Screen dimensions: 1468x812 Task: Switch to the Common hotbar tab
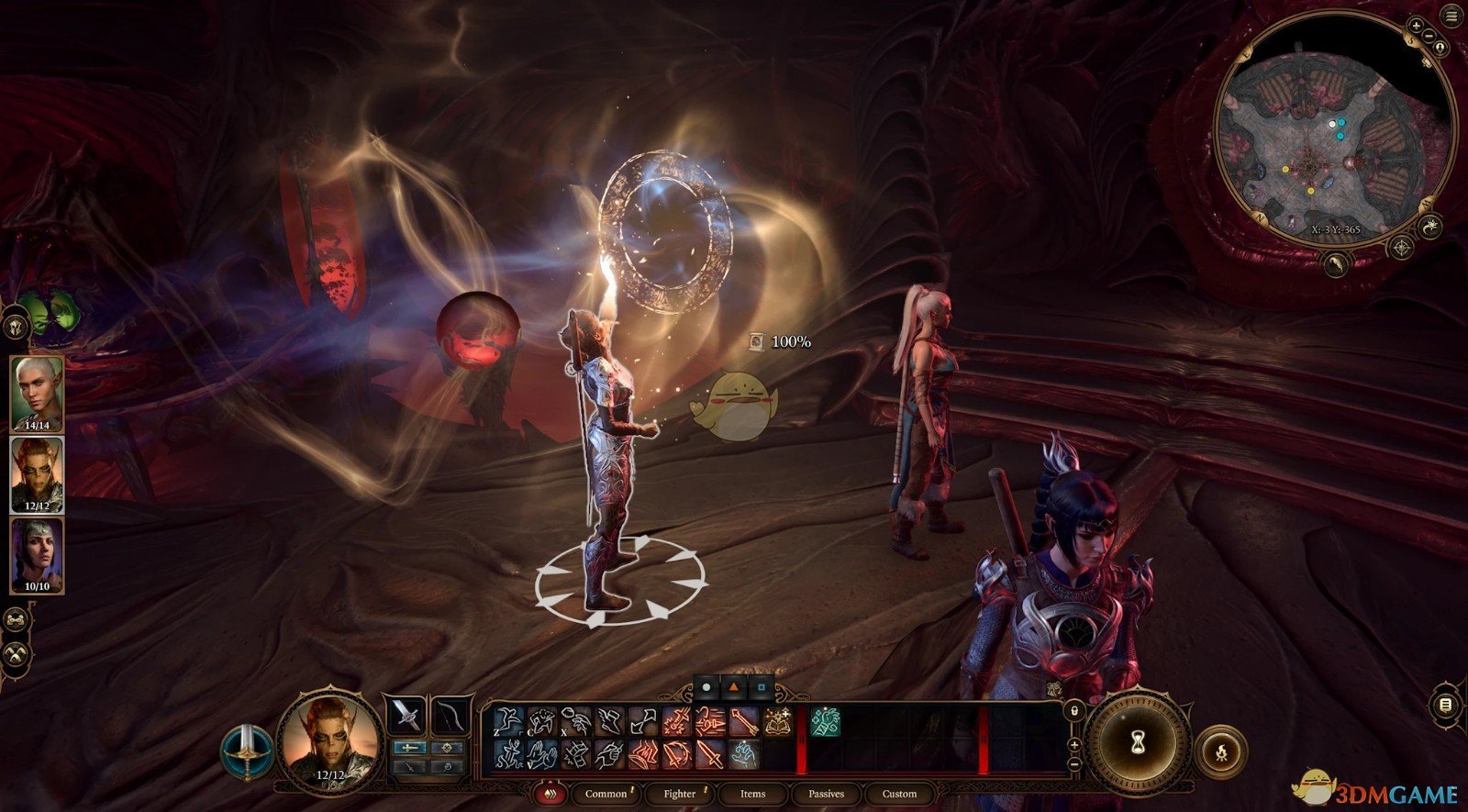pos(606,794)
